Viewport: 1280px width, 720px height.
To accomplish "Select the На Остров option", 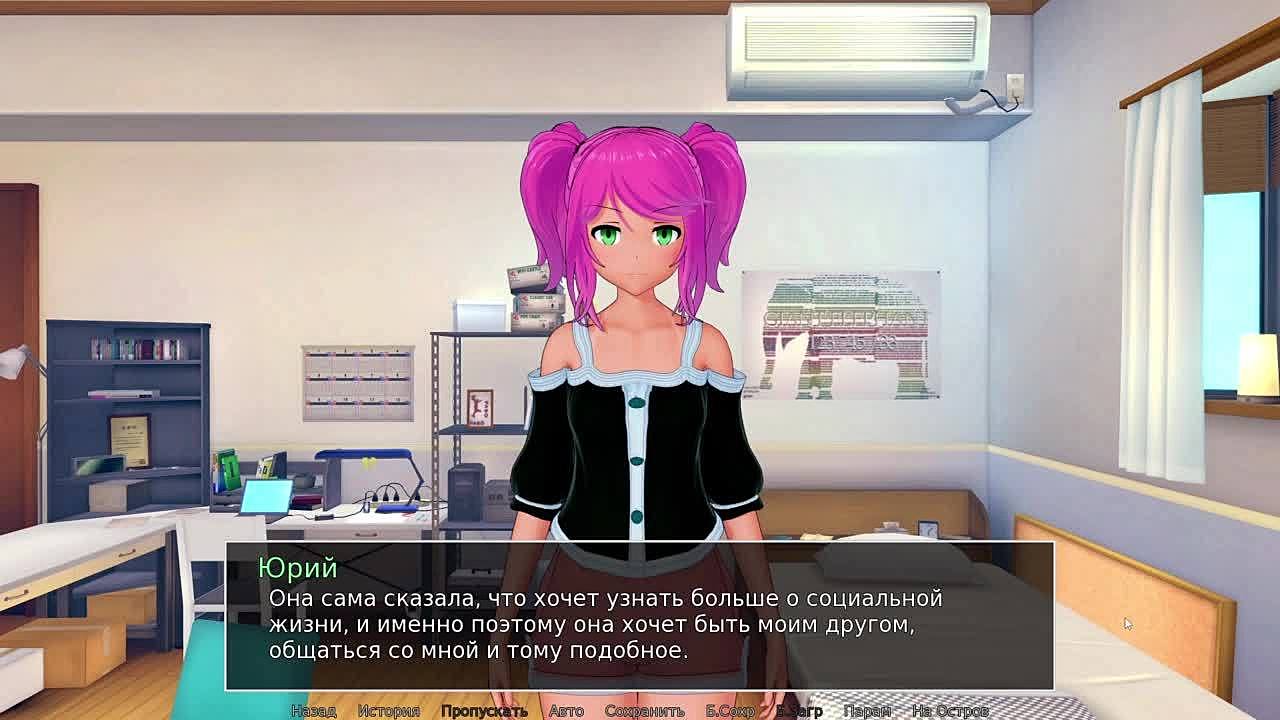I will (x=949, y=711).
